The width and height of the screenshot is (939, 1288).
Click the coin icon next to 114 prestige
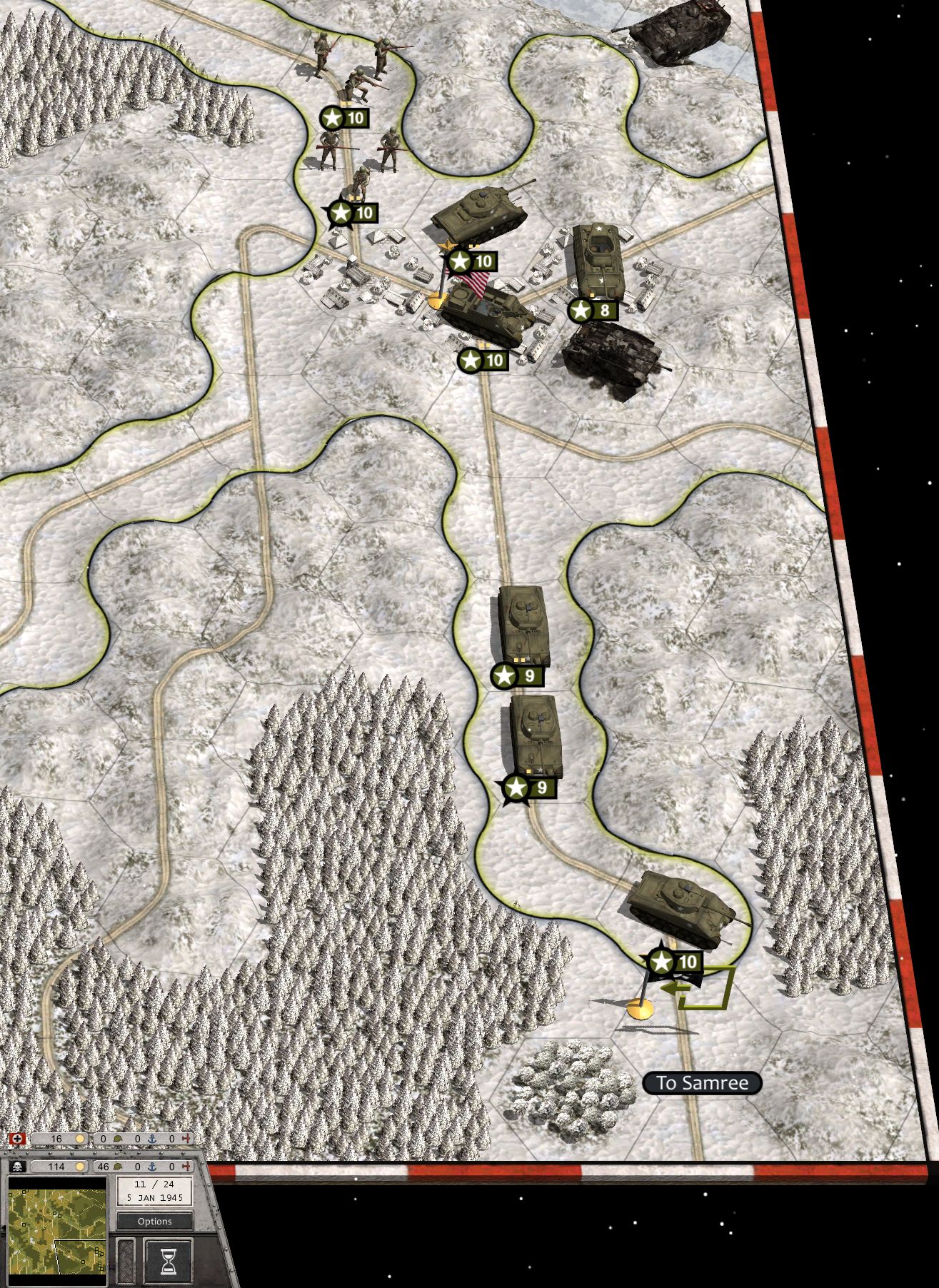(x=79, y=1167)
